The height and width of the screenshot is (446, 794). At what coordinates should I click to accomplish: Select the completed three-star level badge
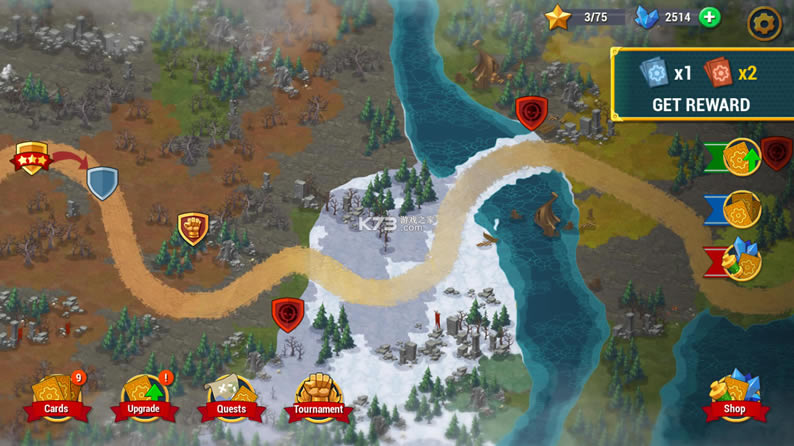[31, 158]
